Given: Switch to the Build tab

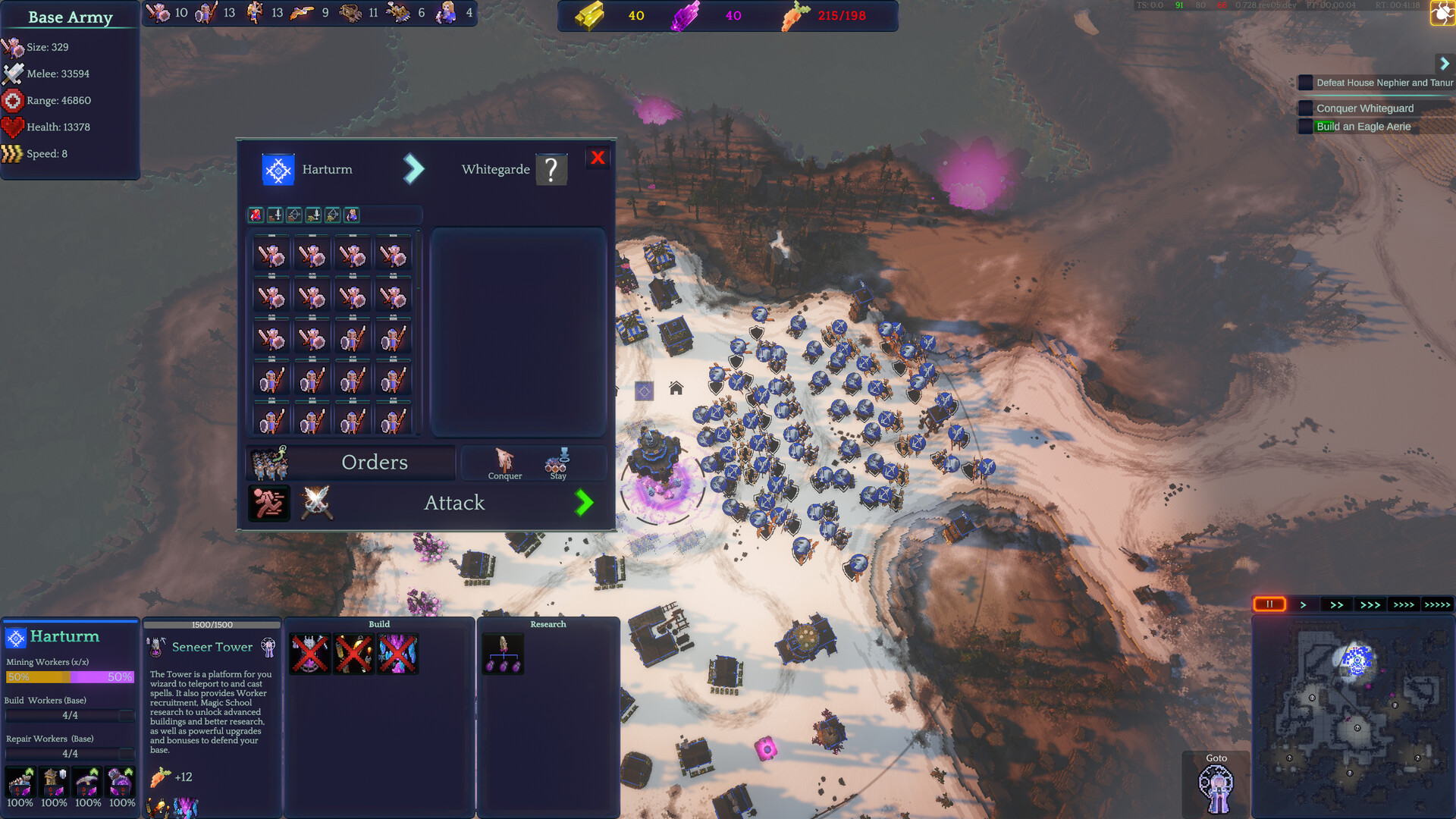Looking at the screenshot, I should pyautogui.click(x=379, y=624).
